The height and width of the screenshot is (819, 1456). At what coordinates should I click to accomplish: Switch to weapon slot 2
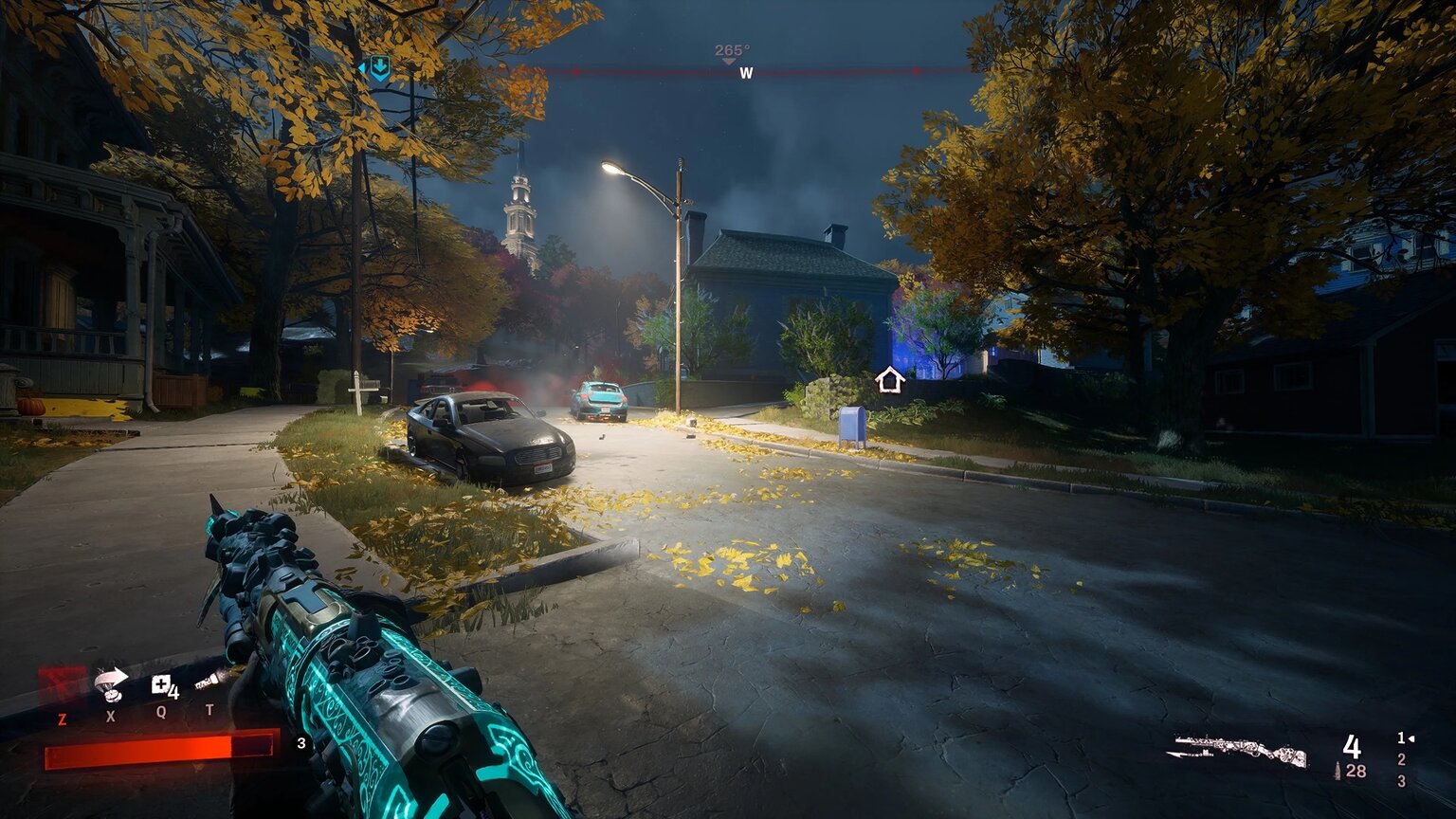1401,757
